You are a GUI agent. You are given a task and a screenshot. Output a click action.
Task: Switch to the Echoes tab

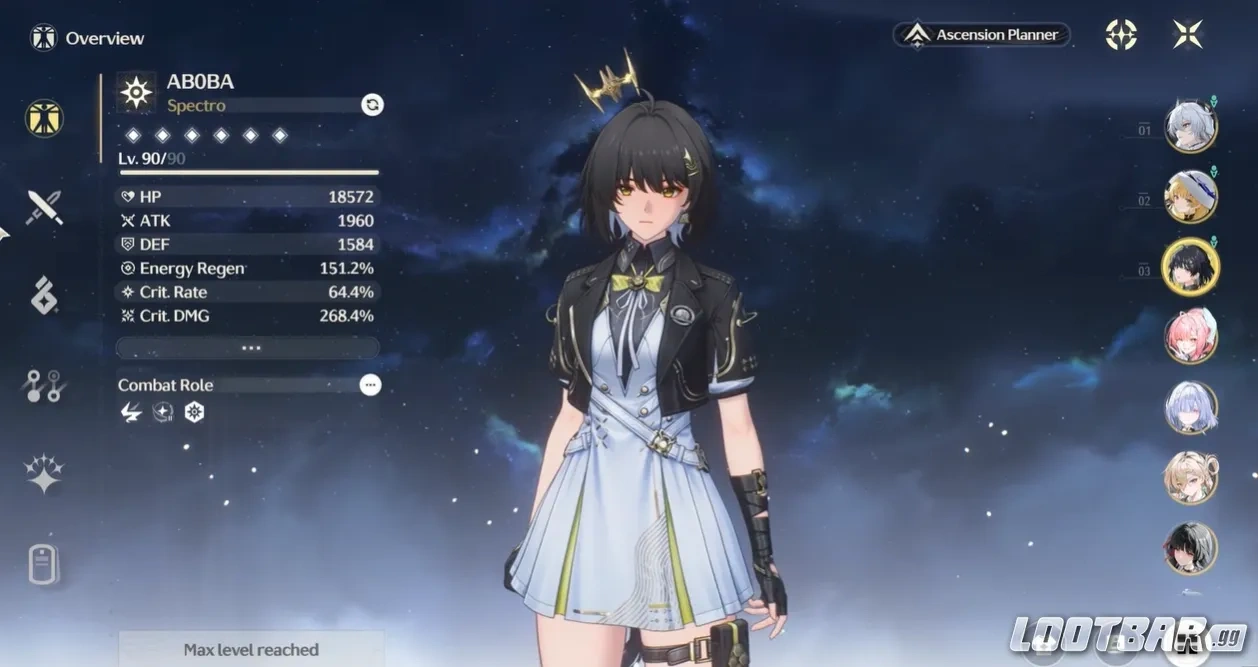(x=44, y=296)
